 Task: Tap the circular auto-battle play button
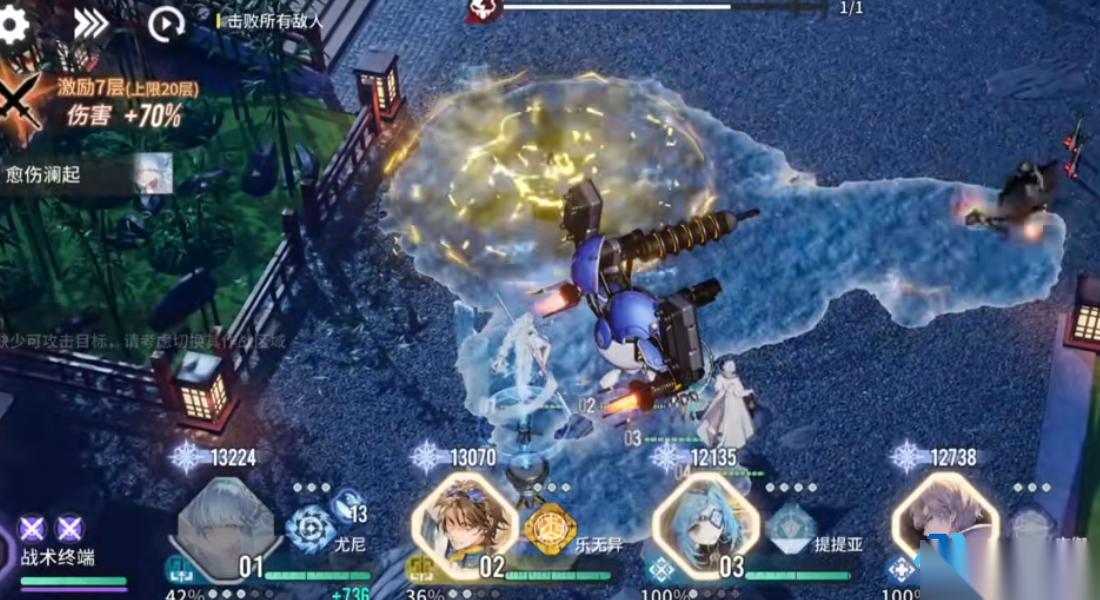[x=165, y=24]
